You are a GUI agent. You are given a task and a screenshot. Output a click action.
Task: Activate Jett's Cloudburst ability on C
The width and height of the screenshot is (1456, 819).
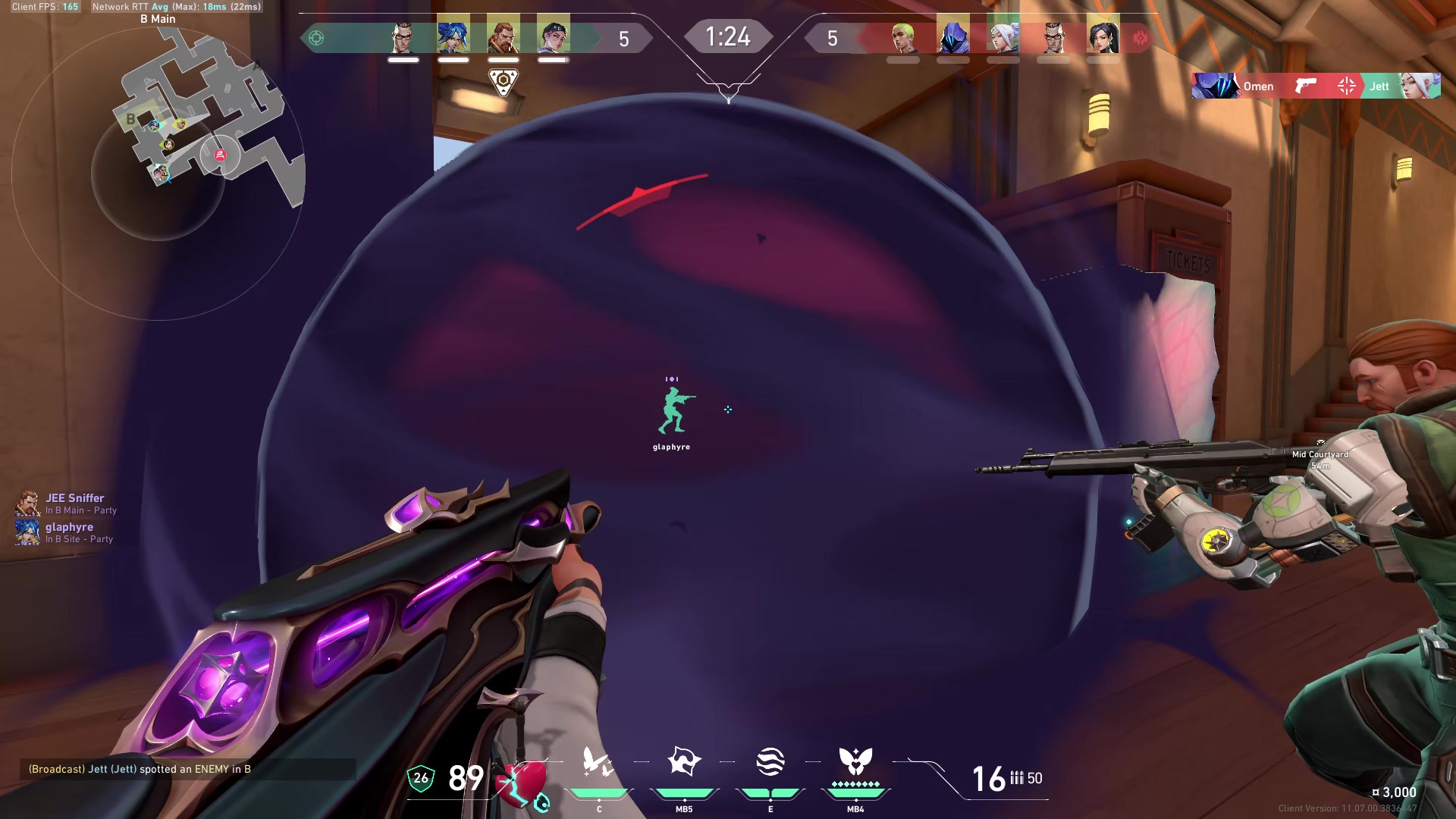click(x=598, y=762)
